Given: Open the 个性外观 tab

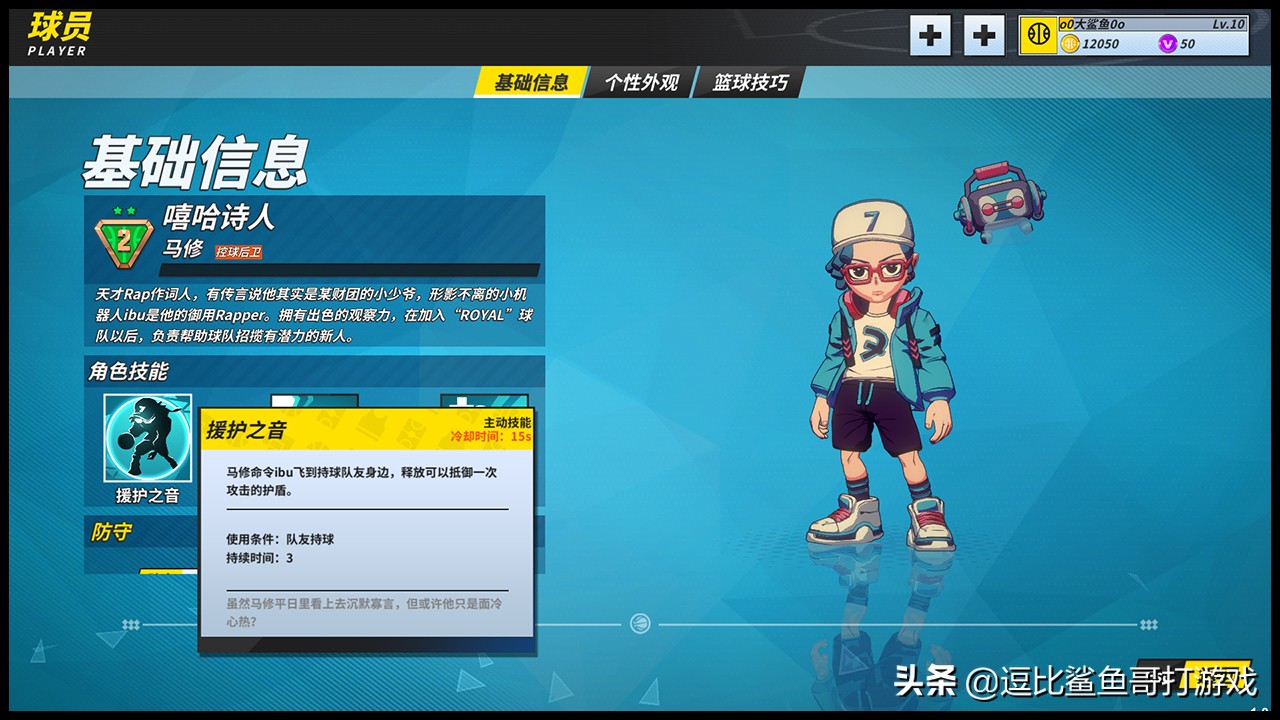Looking at the screenshot, I should 641,83.
